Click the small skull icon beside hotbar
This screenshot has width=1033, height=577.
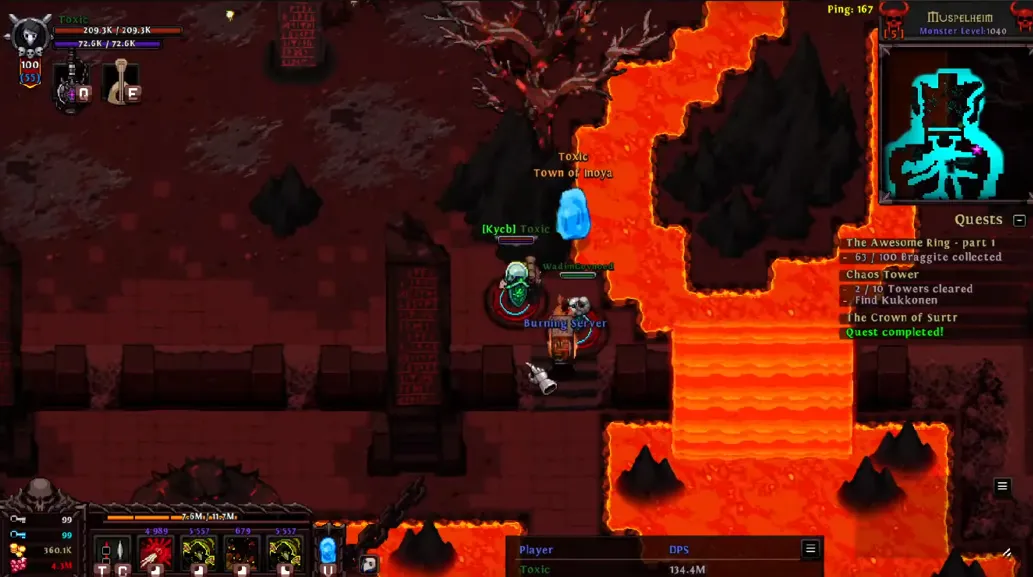(x=369, y=564)
